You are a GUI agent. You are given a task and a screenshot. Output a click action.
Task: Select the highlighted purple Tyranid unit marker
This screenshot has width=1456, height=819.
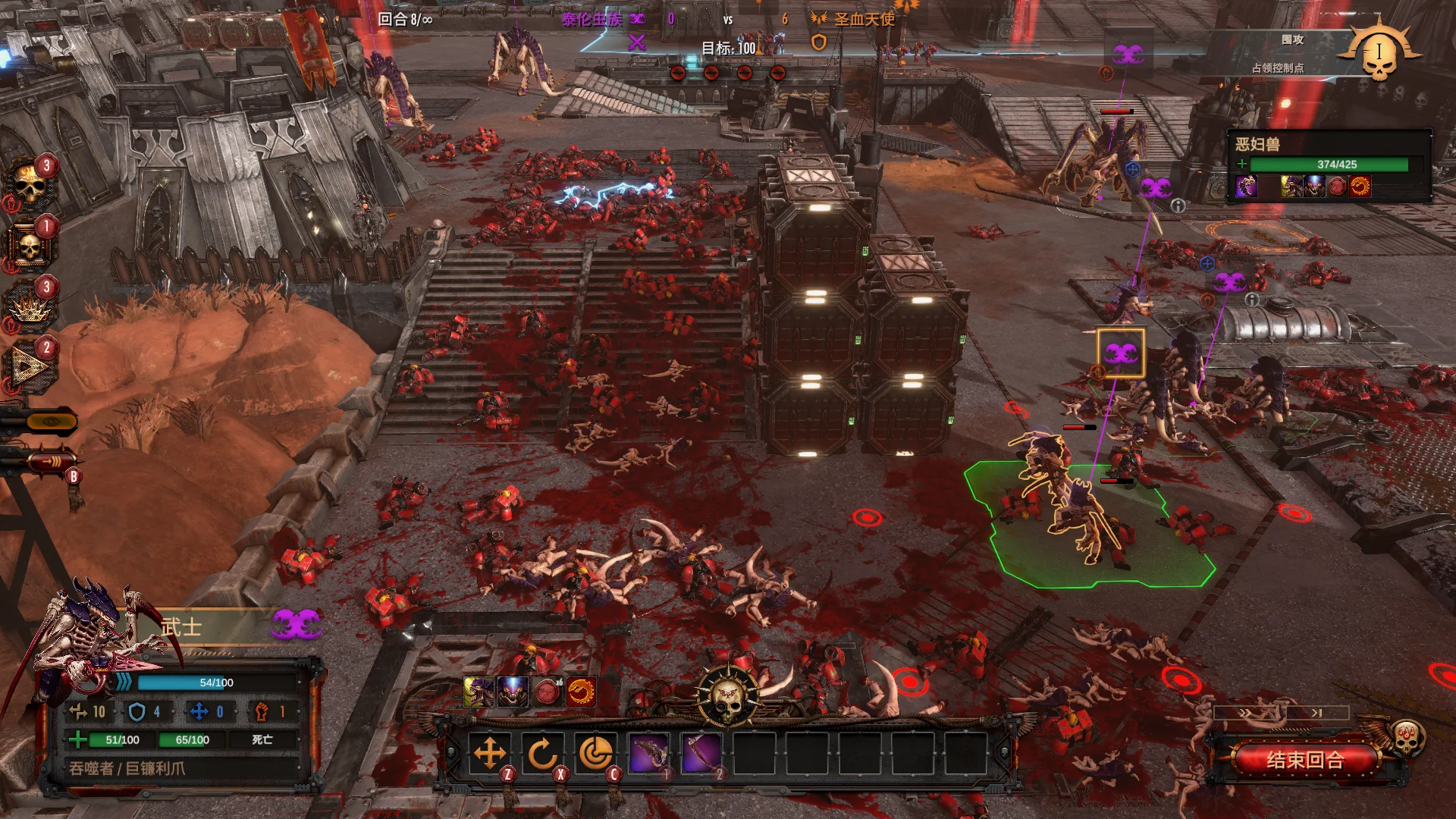point(1121,353)
